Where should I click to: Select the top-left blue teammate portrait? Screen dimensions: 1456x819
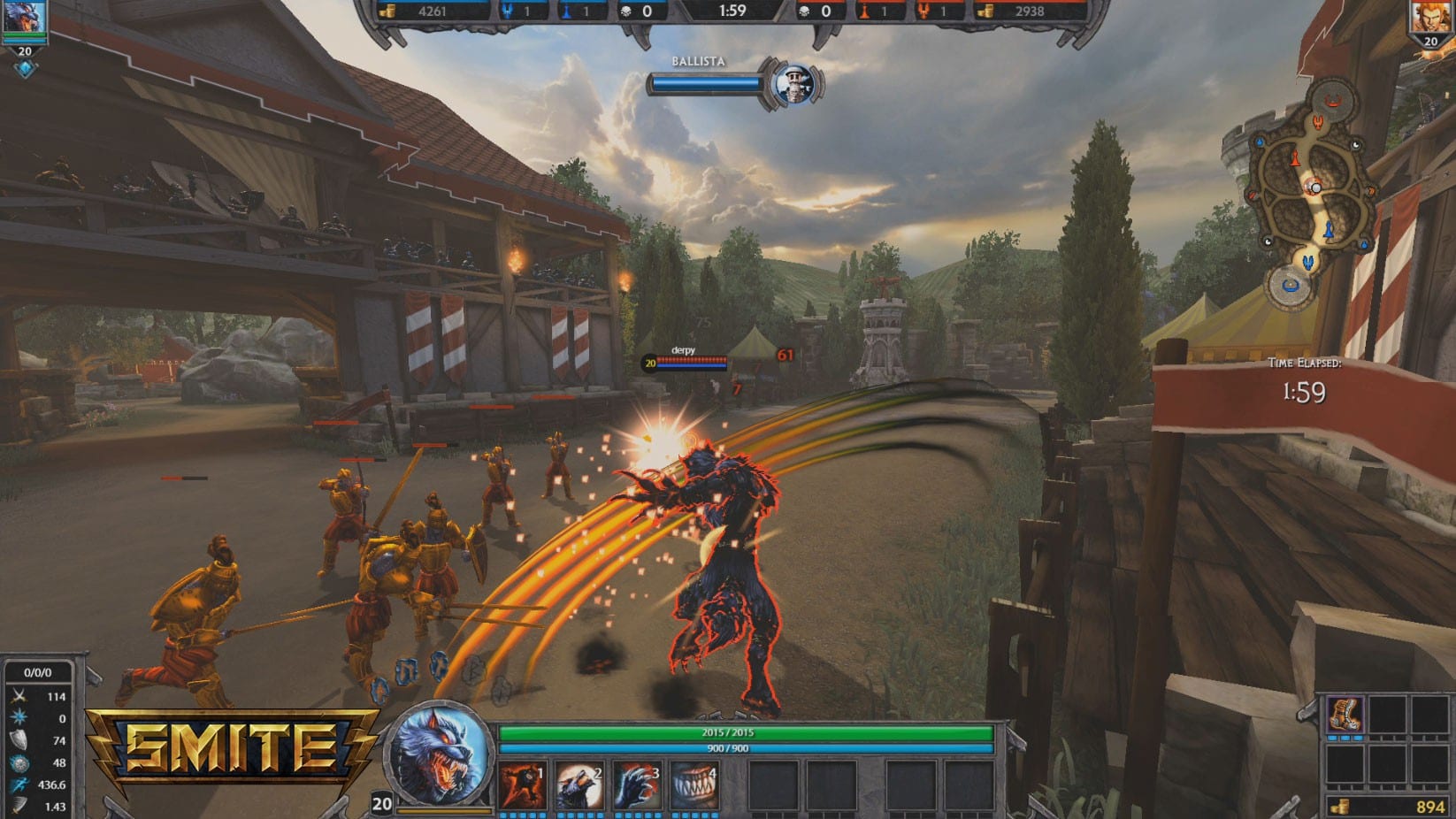[24, 19]
